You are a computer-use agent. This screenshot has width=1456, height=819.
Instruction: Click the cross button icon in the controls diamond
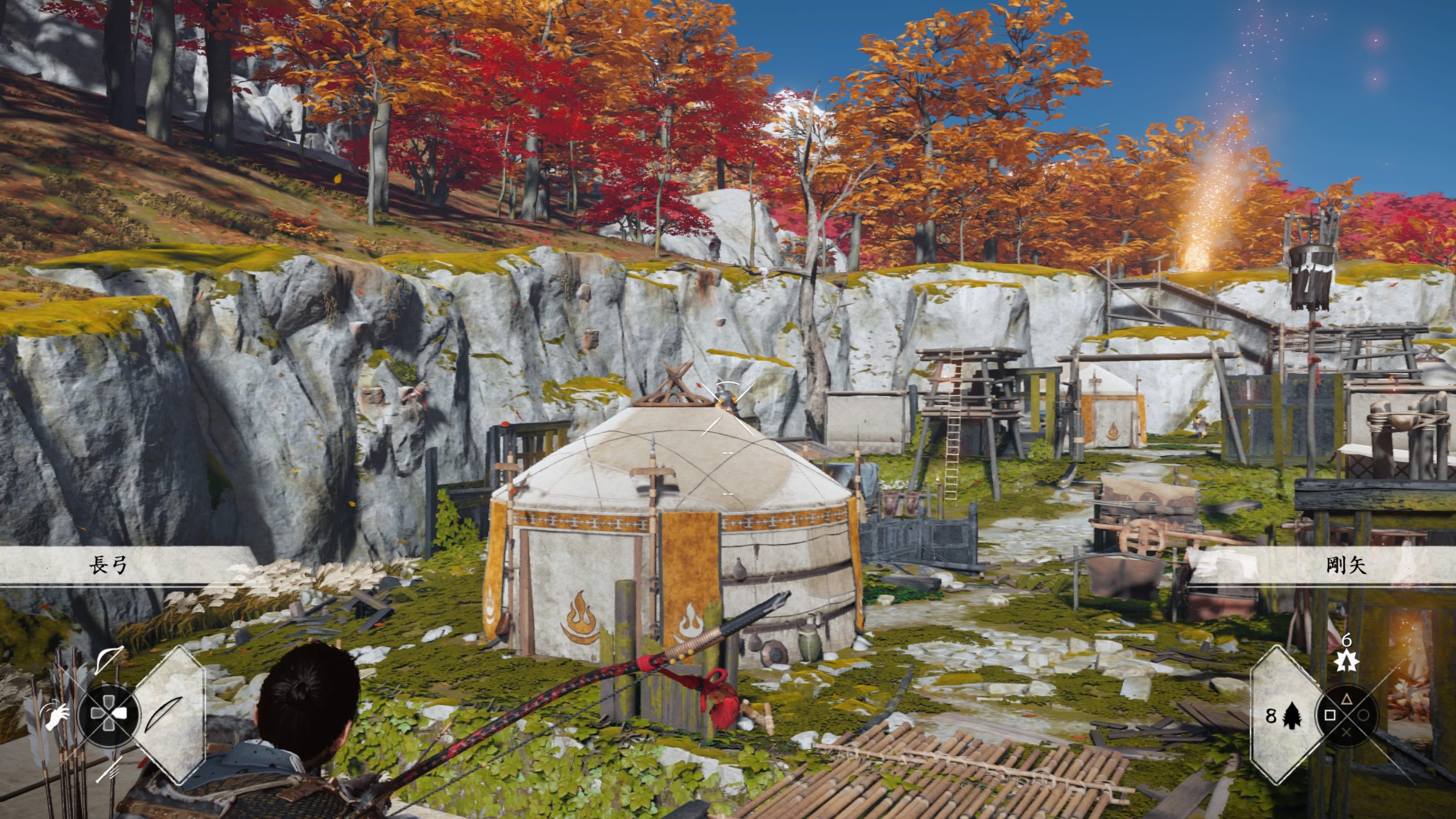click(1347, 733)
